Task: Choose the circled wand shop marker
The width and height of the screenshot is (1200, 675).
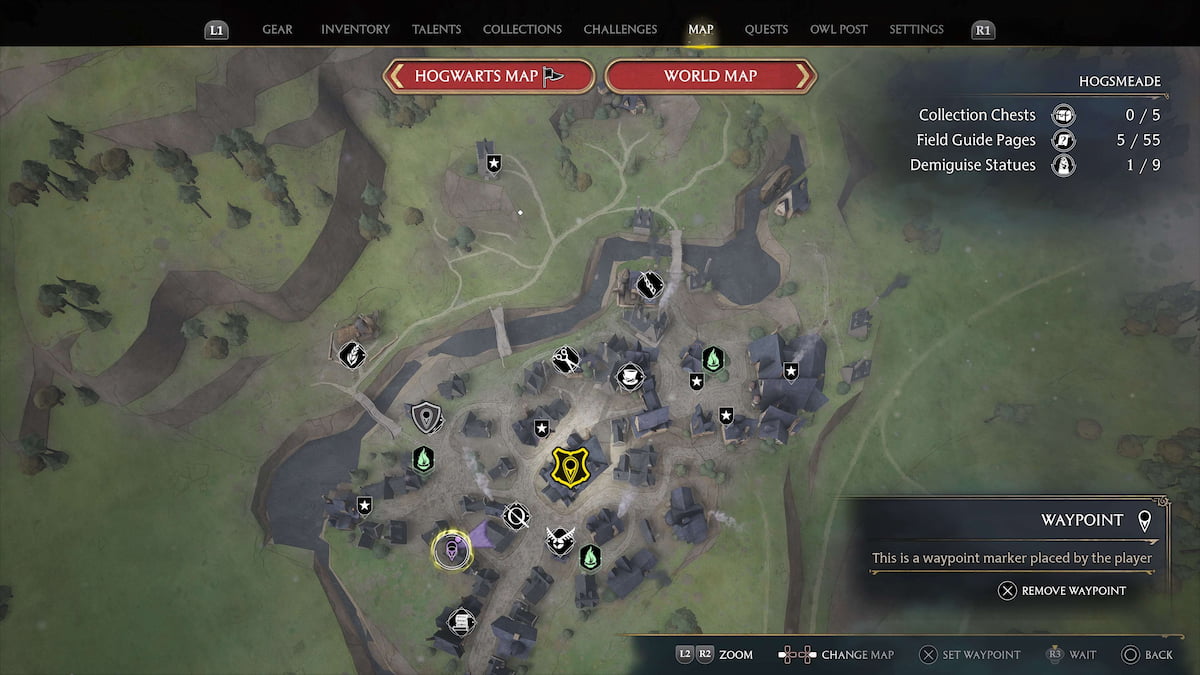Action: click(516, 516)
